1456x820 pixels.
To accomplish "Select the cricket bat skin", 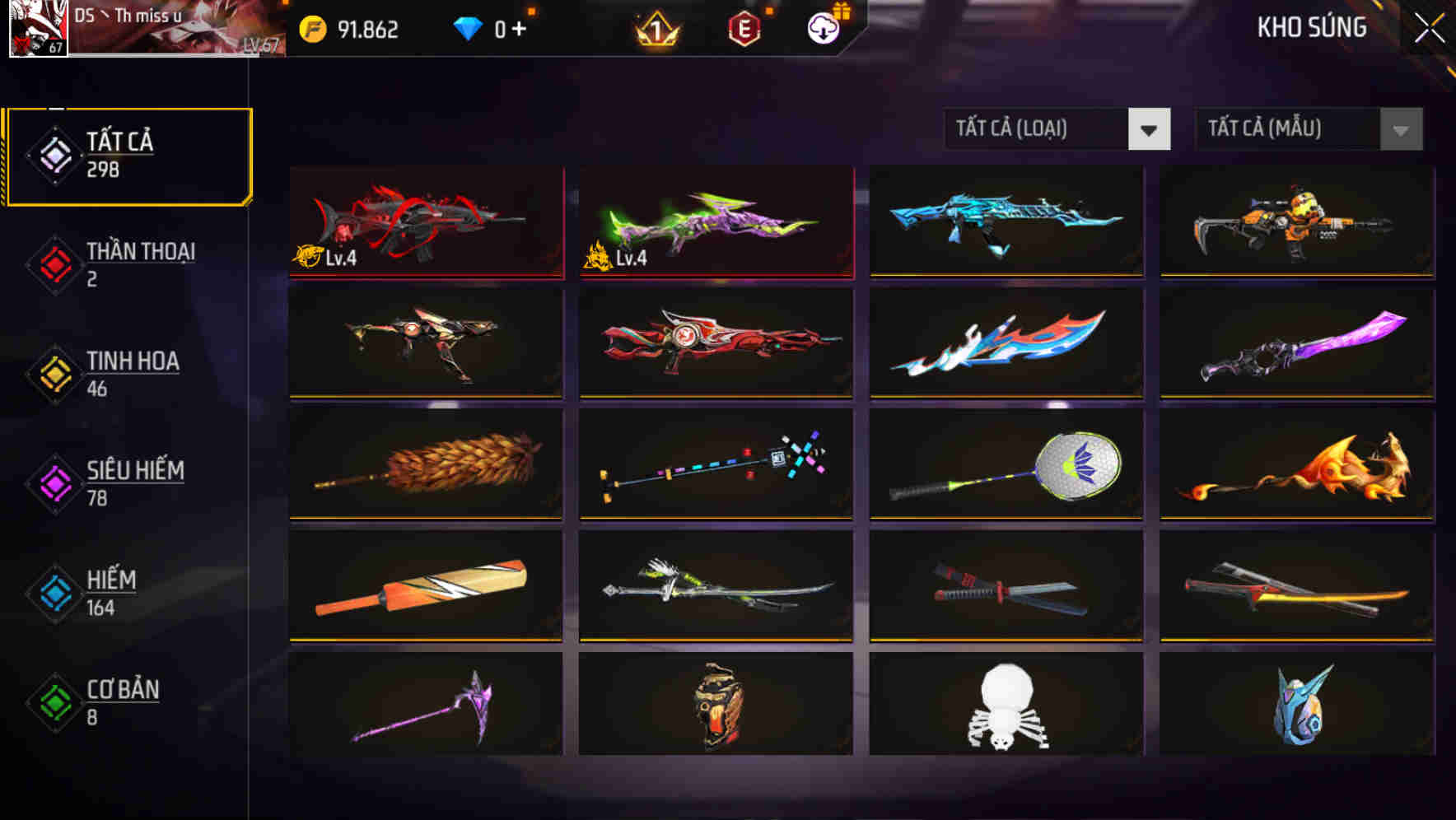I will click(x=426, y=587).
